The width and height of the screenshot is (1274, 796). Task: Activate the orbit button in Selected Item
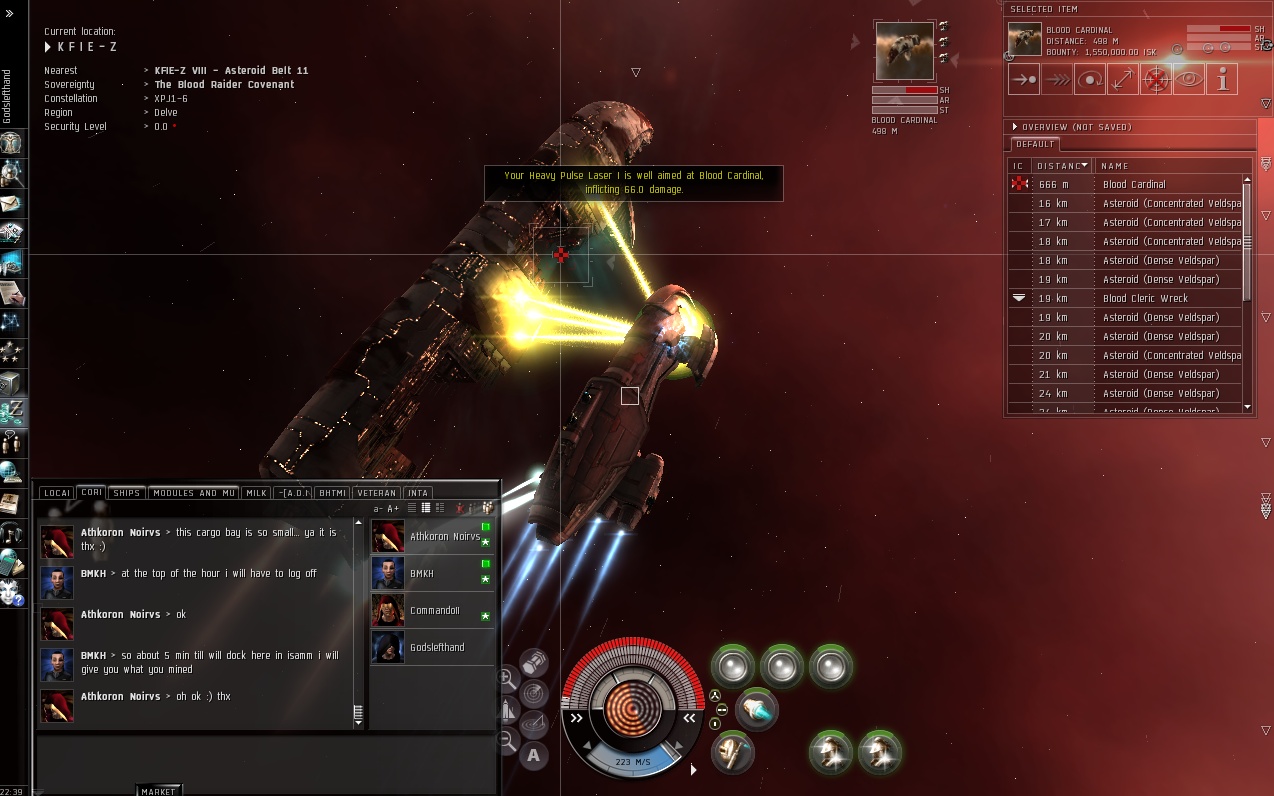point(1090,79)
